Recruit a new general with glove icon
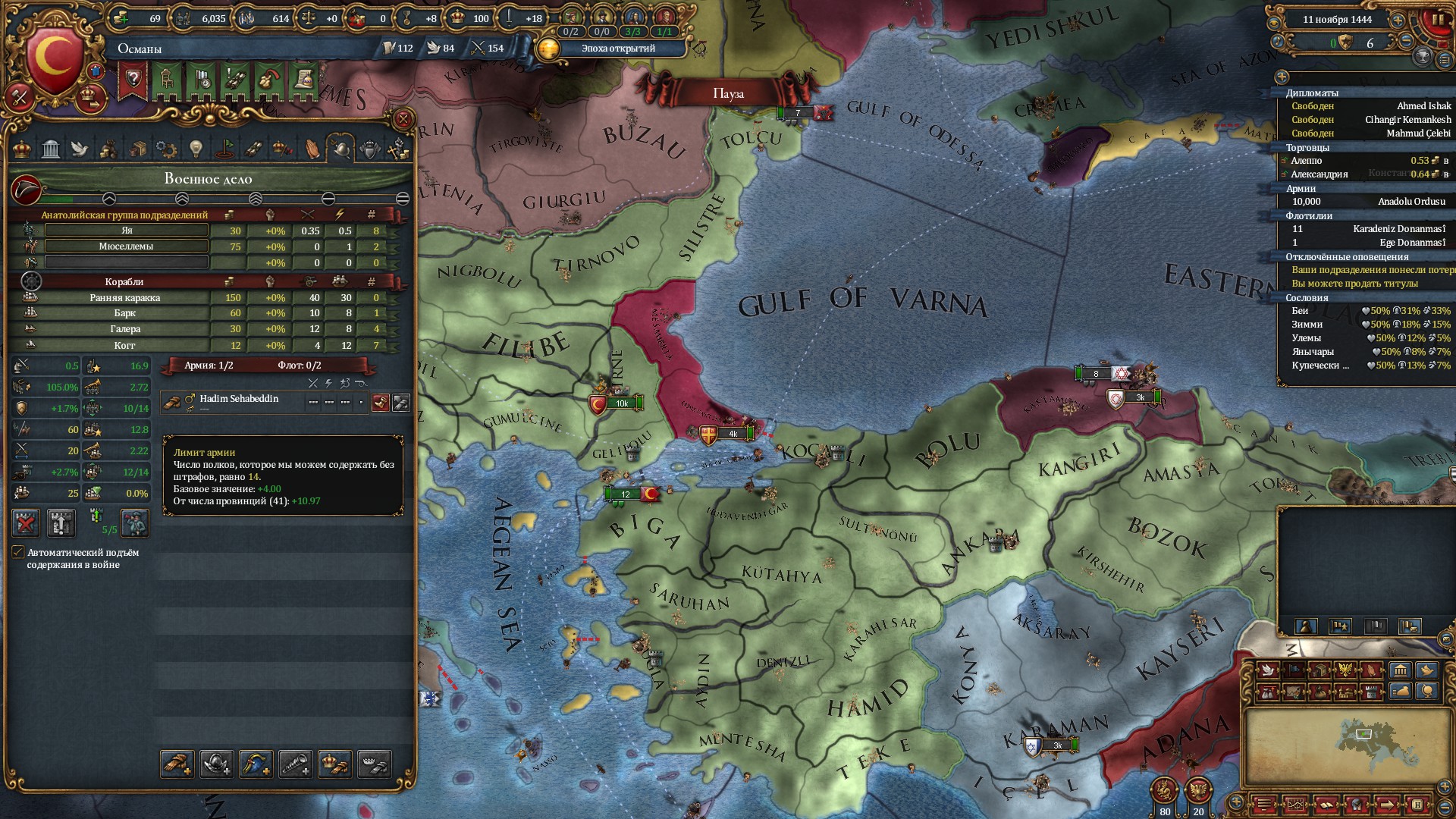 click(177, 764)
